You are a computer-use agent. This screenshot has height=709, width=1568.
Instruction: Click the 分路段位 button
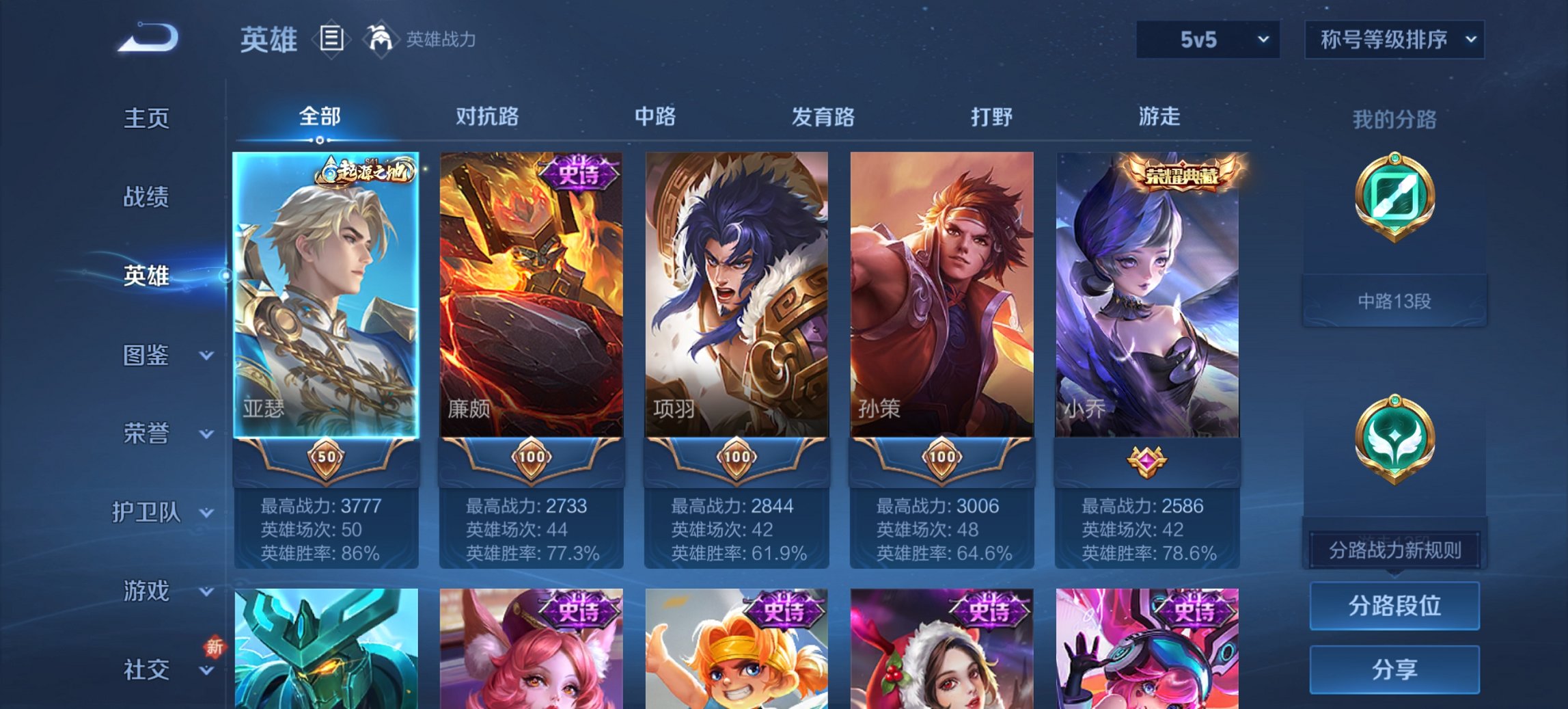pyautogui.click(x=1394, y=606)
